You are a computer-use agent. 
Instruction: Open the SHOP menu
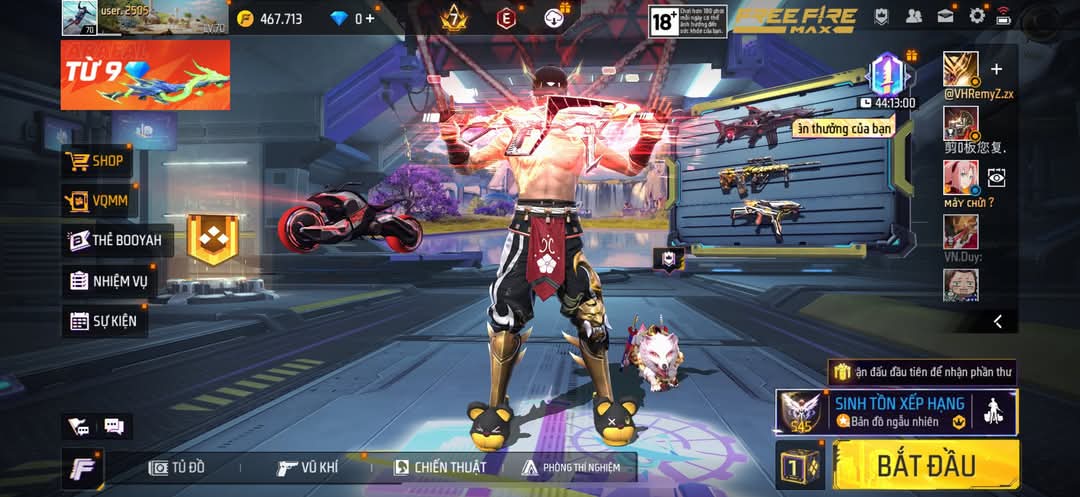[96, 160]
